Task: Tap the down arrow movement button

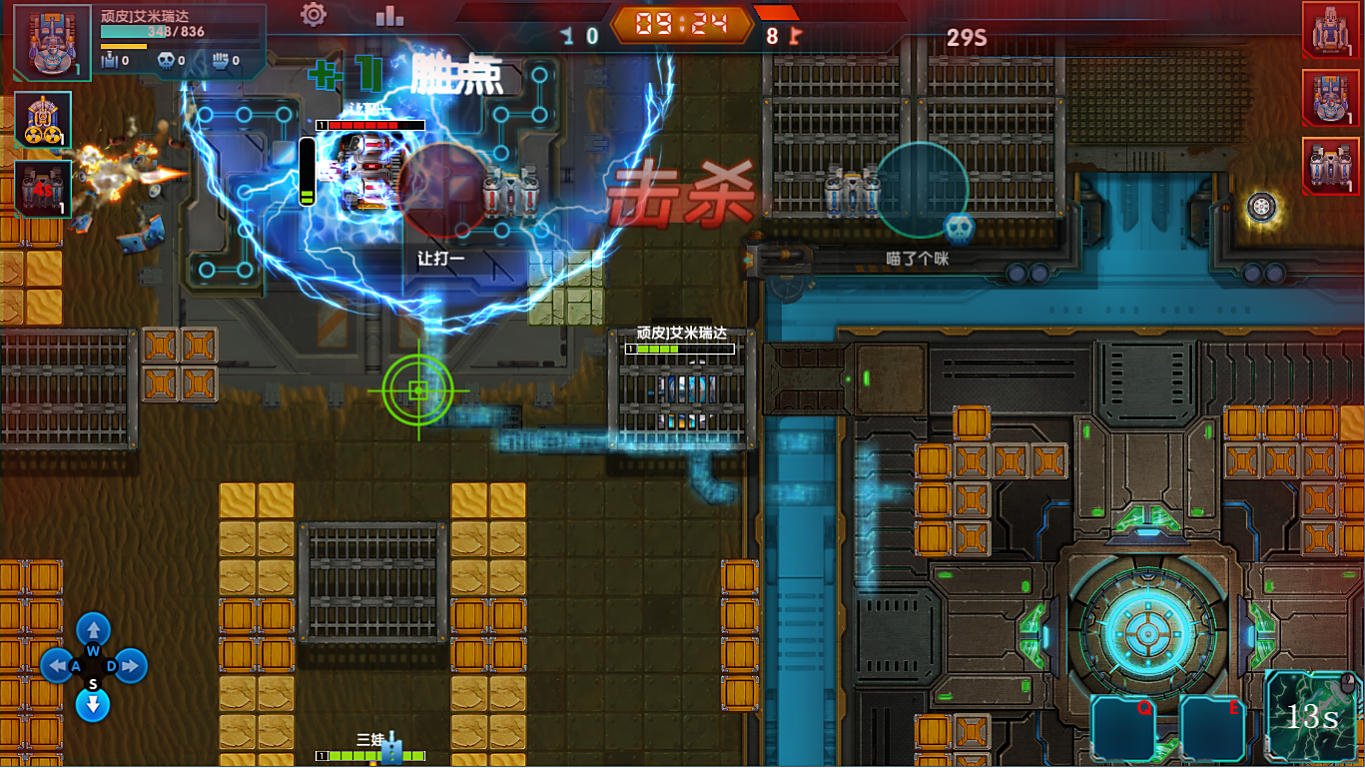Action: [93, 704]
